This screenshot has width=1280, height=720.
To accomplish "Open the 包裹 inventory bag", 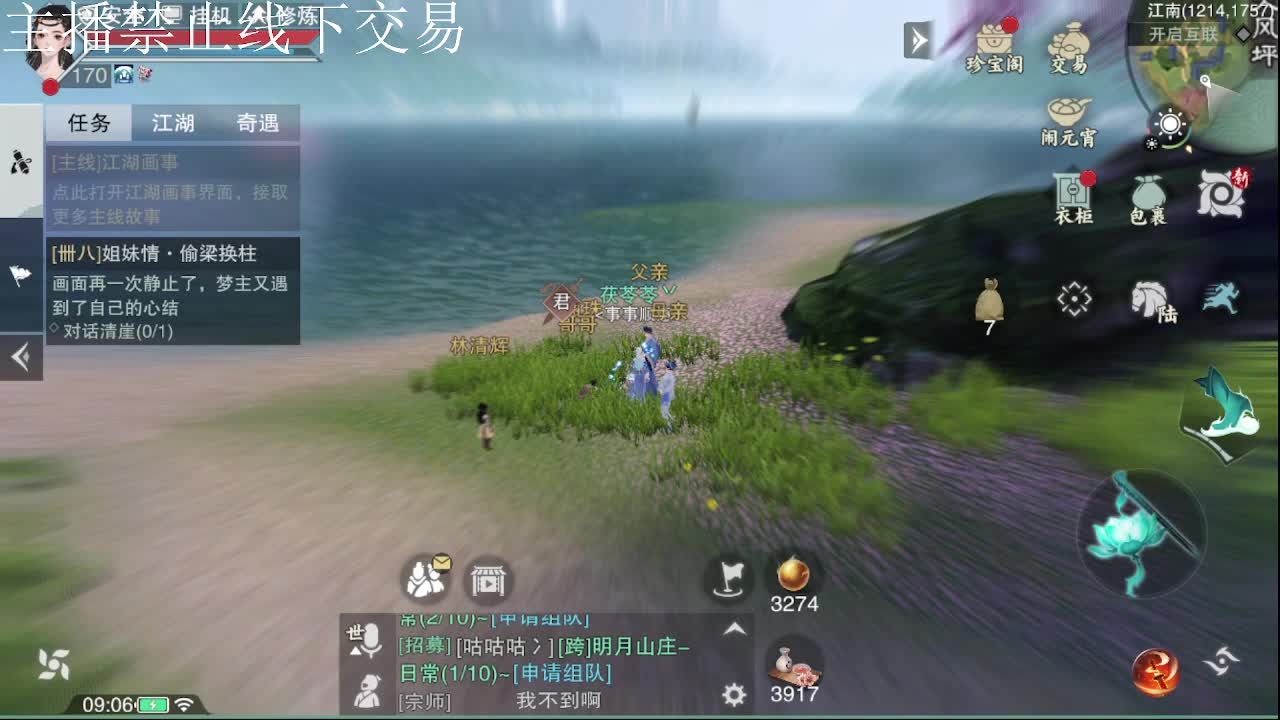I will tap(1146, 193).
